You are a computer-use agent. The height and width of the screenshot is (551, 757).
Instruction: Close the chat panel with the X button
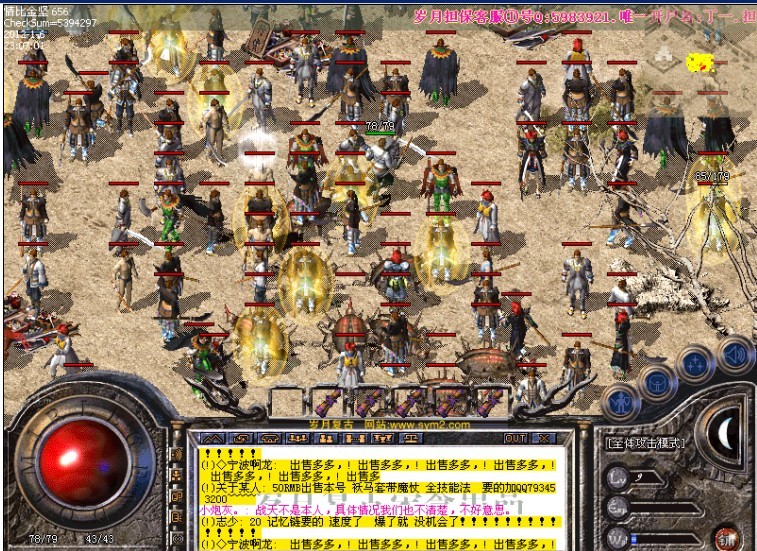click(x=545, y=438)
